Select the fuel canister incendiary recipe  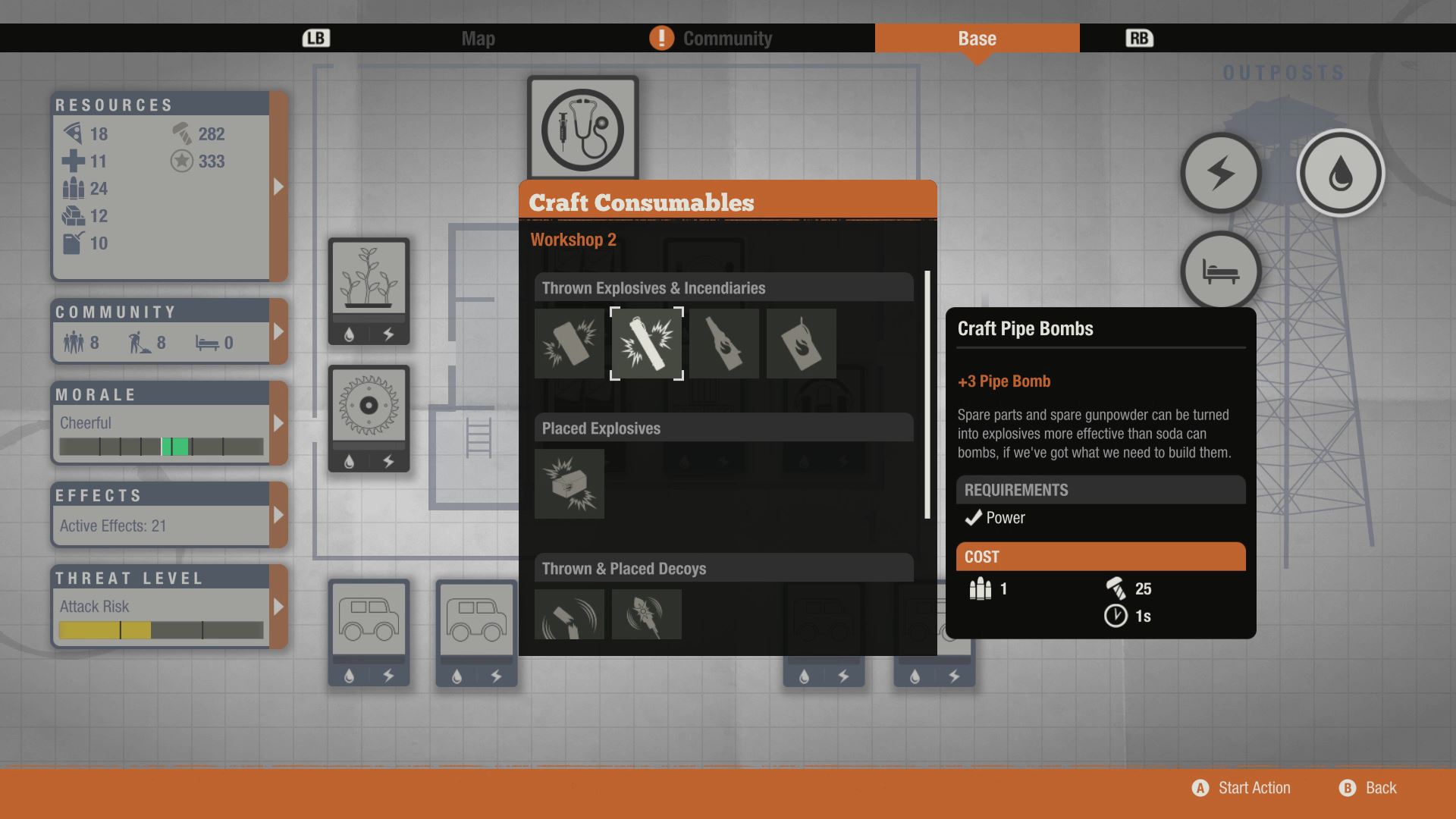coord(801,344)
